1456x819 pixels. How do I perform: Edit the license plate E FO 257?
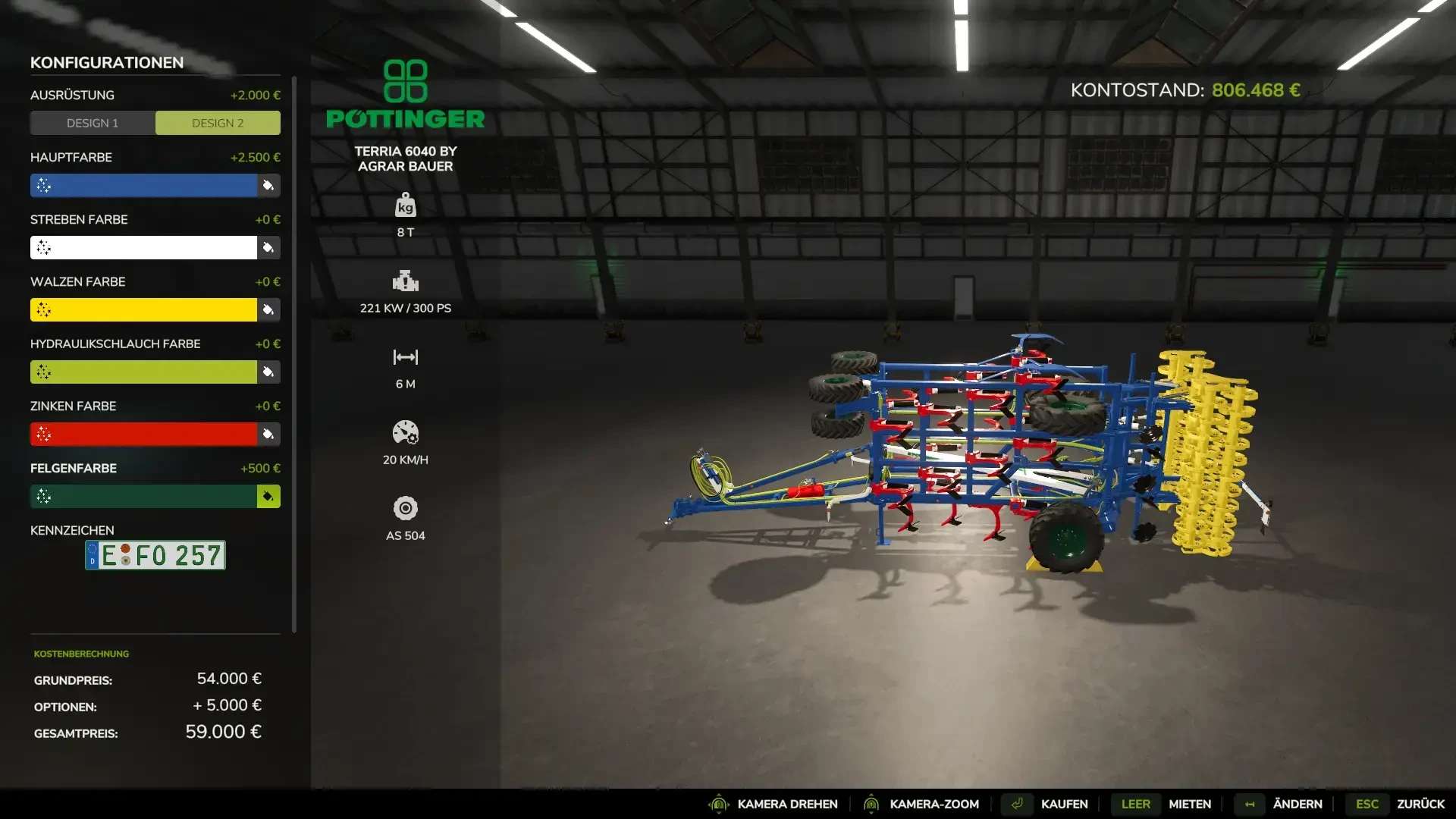(155, 555)
